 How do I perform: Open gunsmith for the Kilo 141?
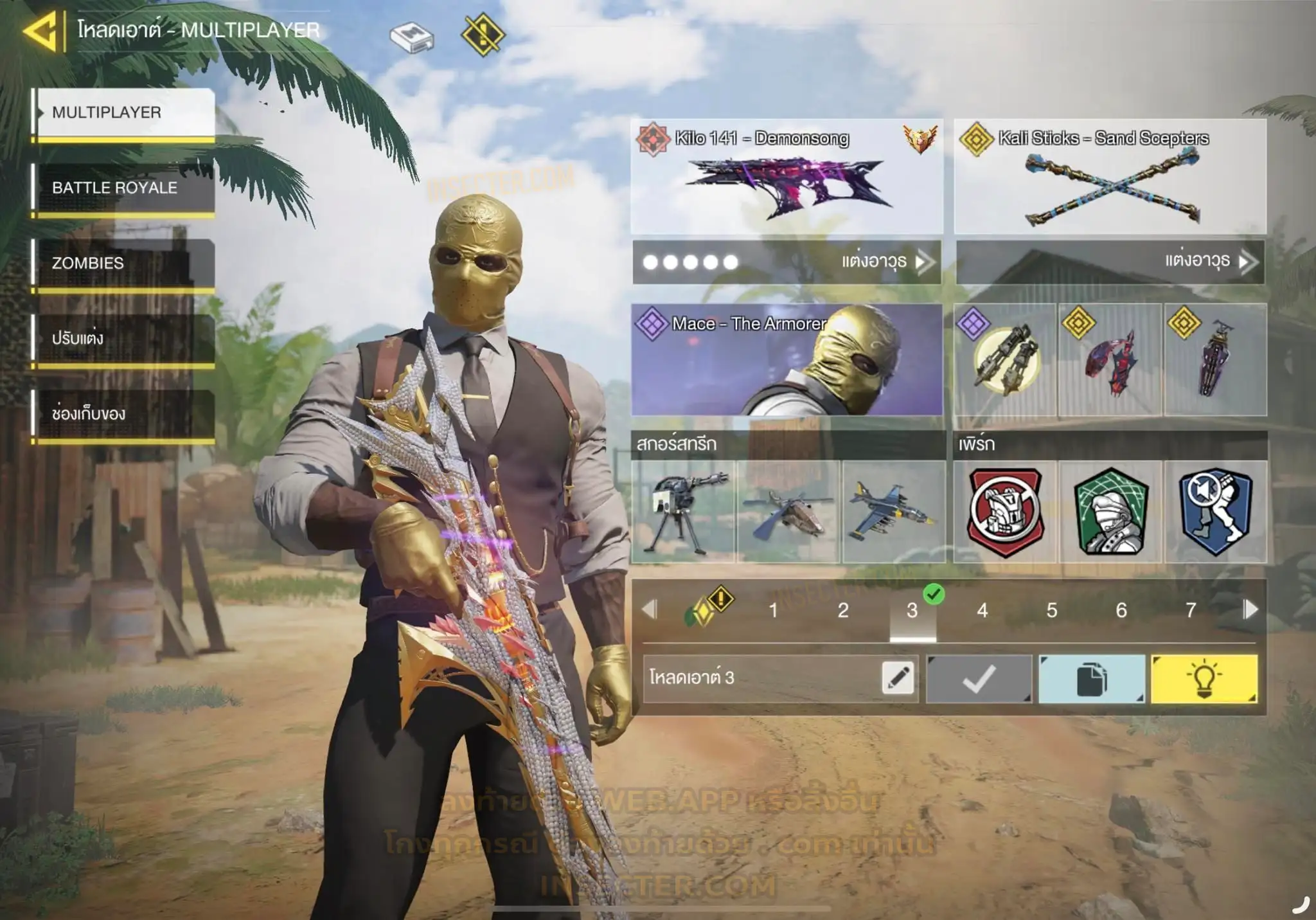point(787,262)
